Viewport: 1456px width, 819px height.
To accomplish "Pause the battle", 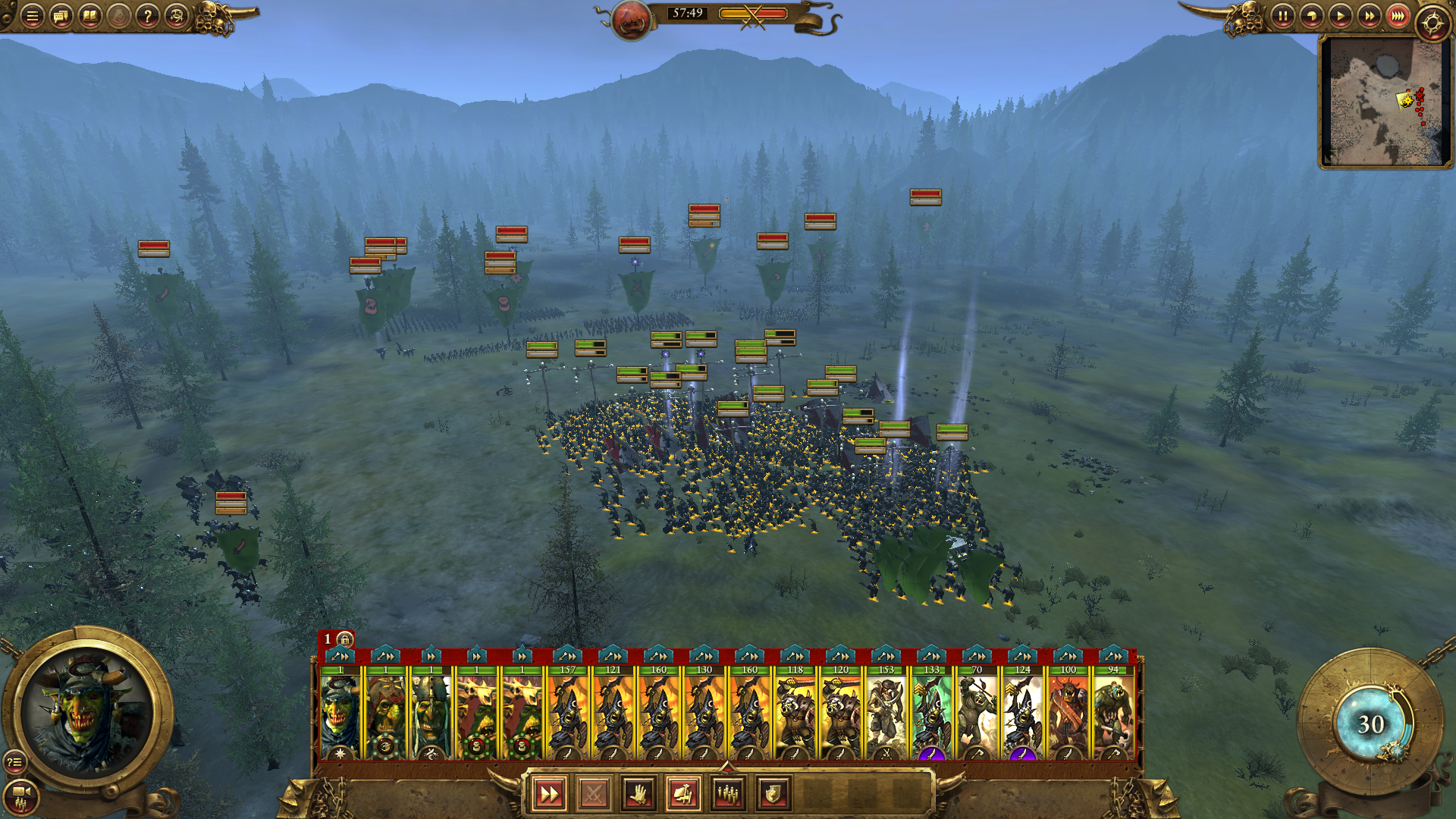I will tap(1282, 16).
